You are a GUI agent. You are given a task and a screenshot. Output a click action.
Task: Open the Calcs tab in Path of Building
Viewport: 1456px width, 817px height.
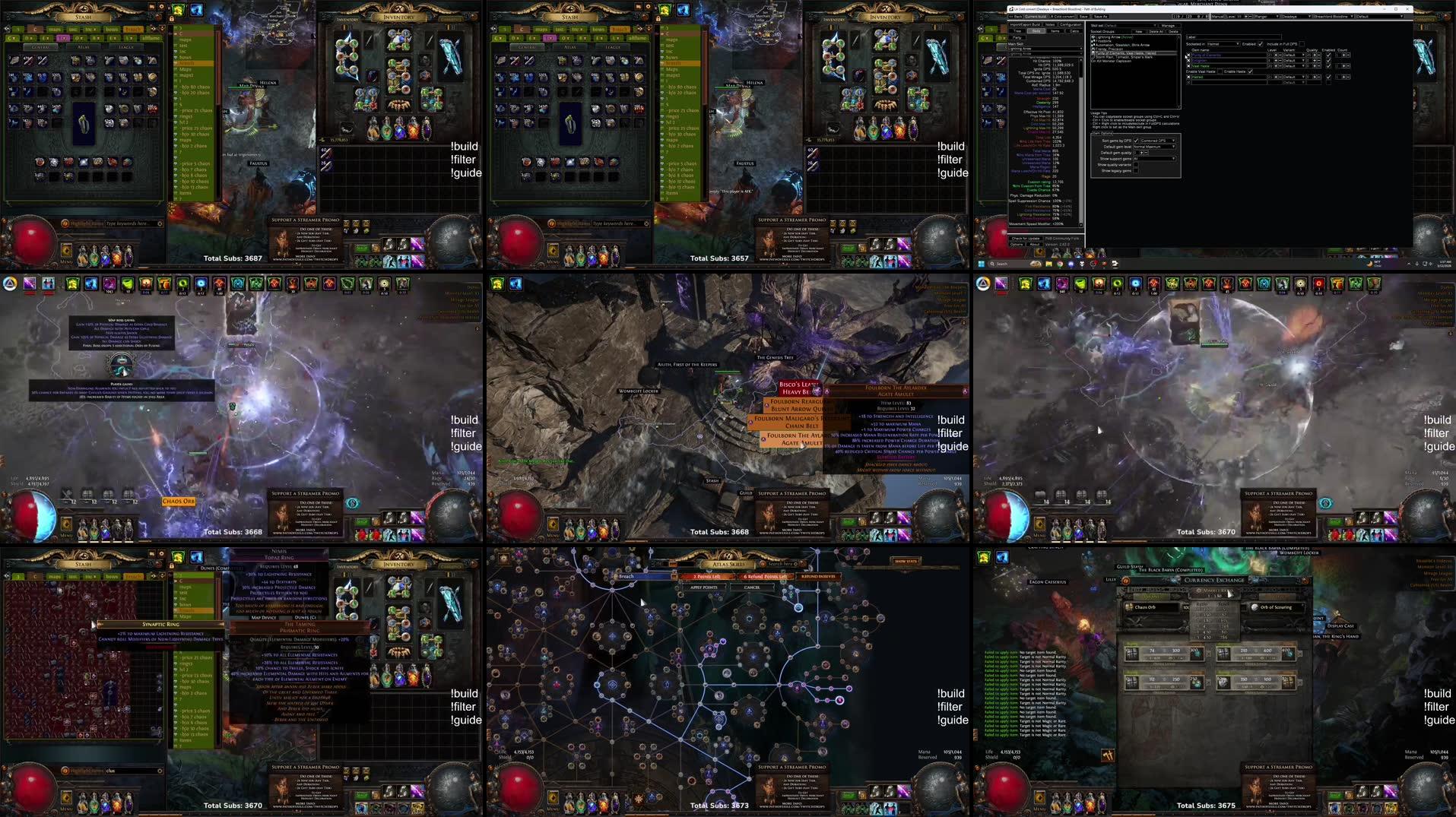coord(1073,30)
